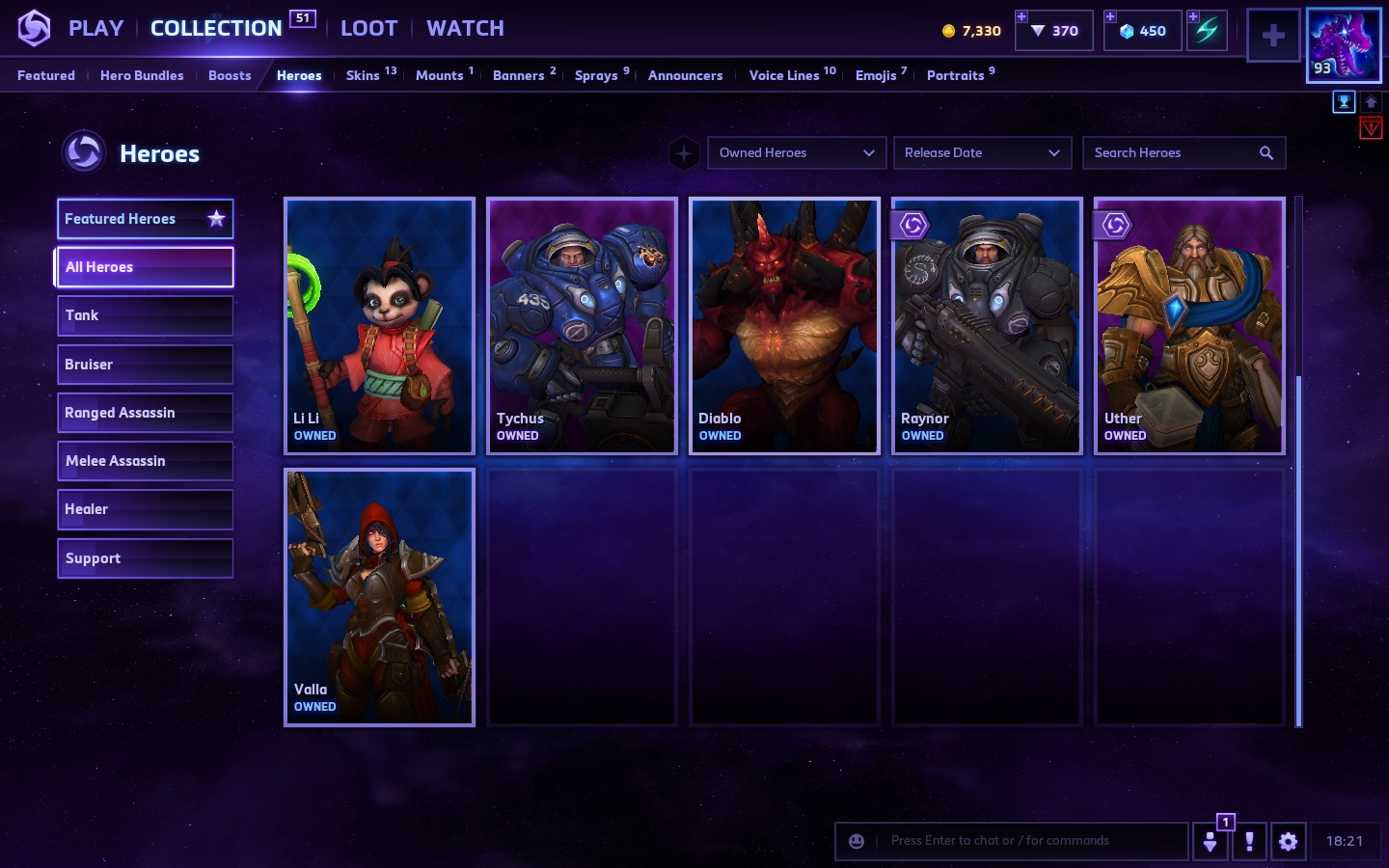
Task: Choose the Ranged Assassin filter
Action: (x=145, y=413)
